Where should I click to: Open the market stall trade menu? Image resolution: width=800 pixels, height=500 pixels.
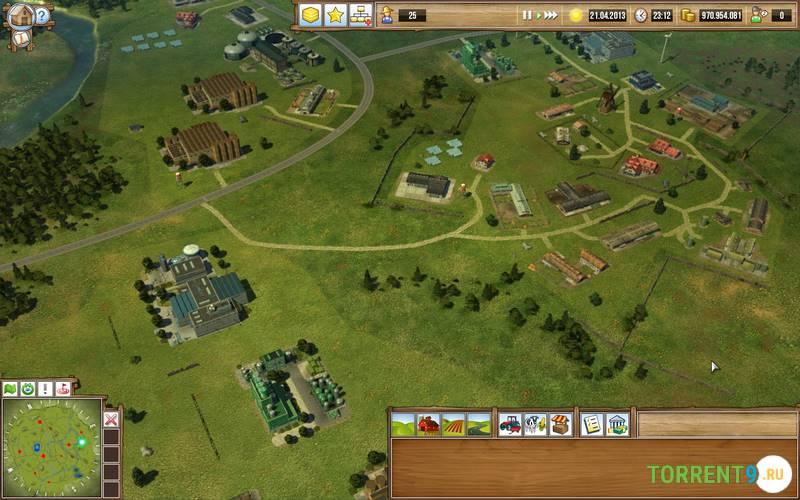point(560,424)
